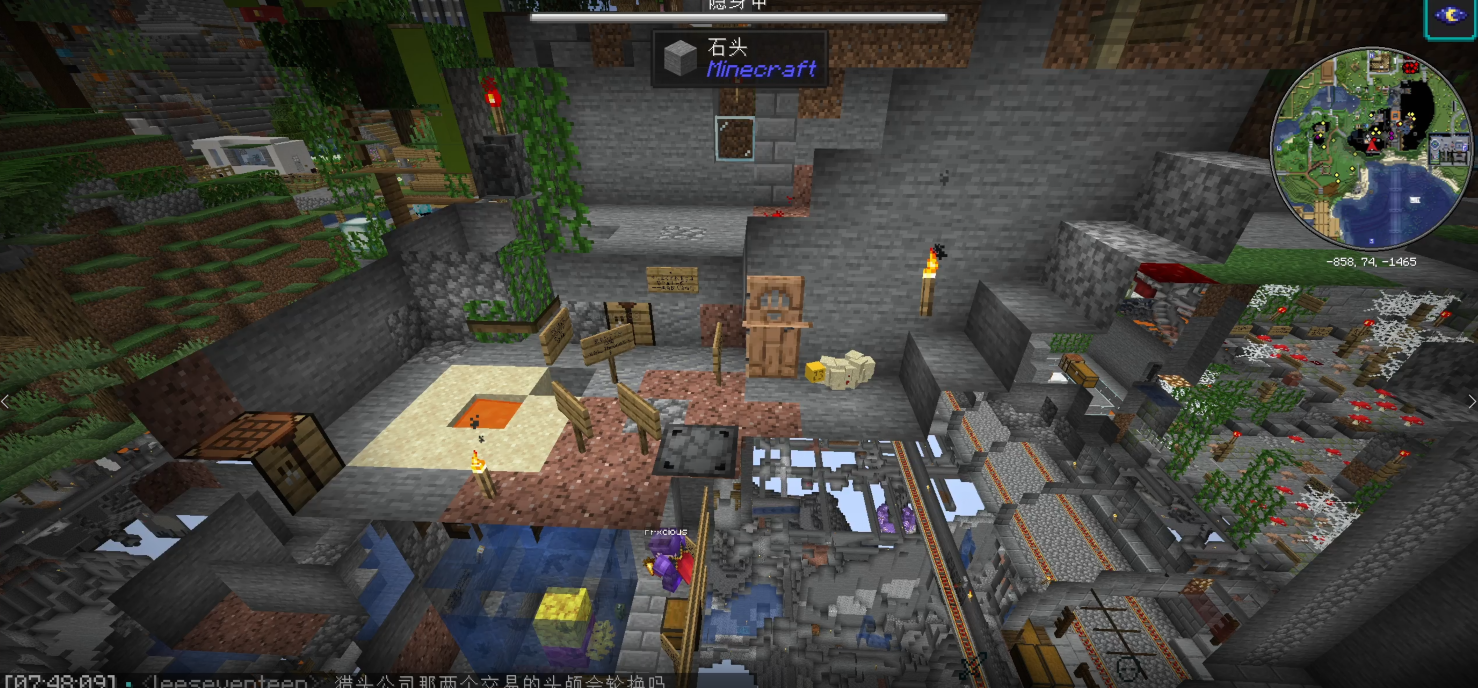
Task: Go to the next image with right arrow
Action: click(1471, 401)
